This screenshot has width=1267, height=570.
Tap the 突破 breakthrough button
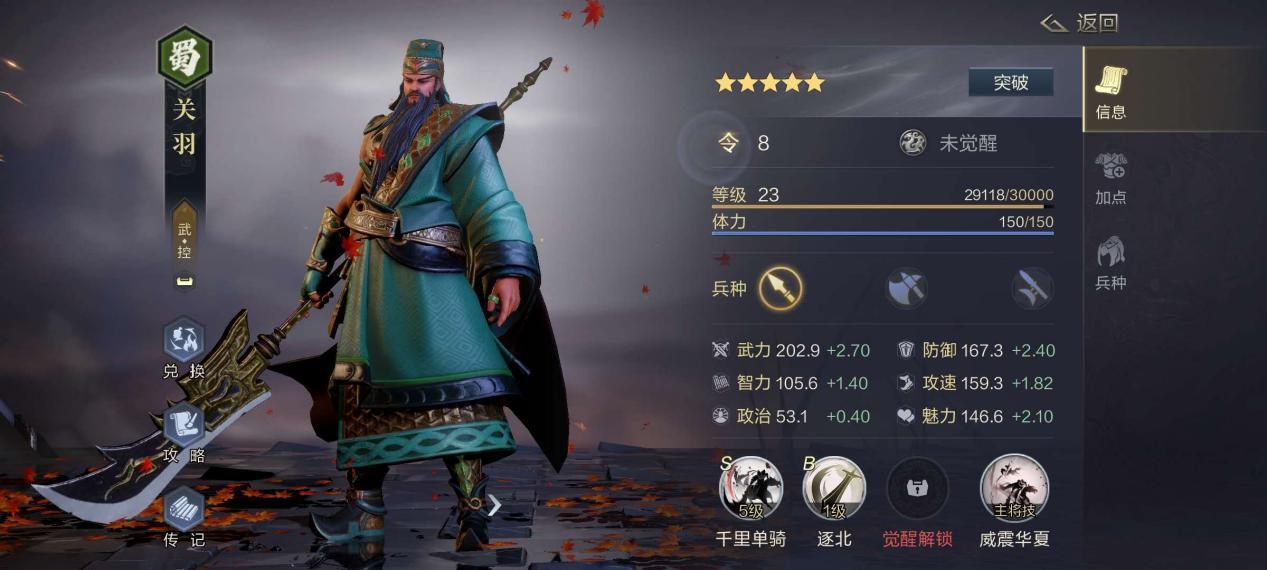1010,82
